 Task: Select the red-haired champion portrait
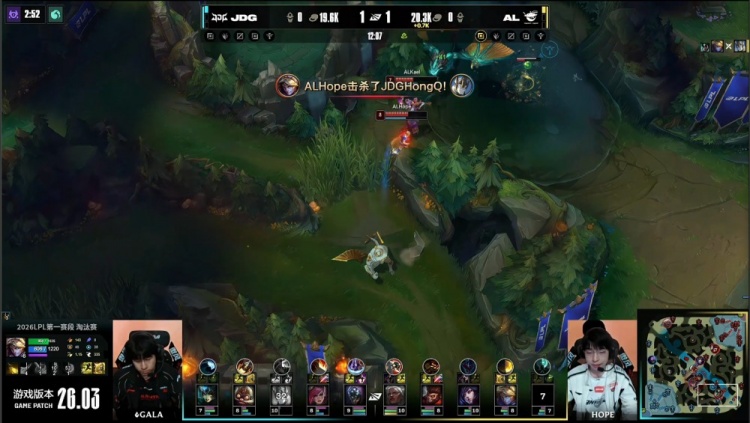[318, 394]
